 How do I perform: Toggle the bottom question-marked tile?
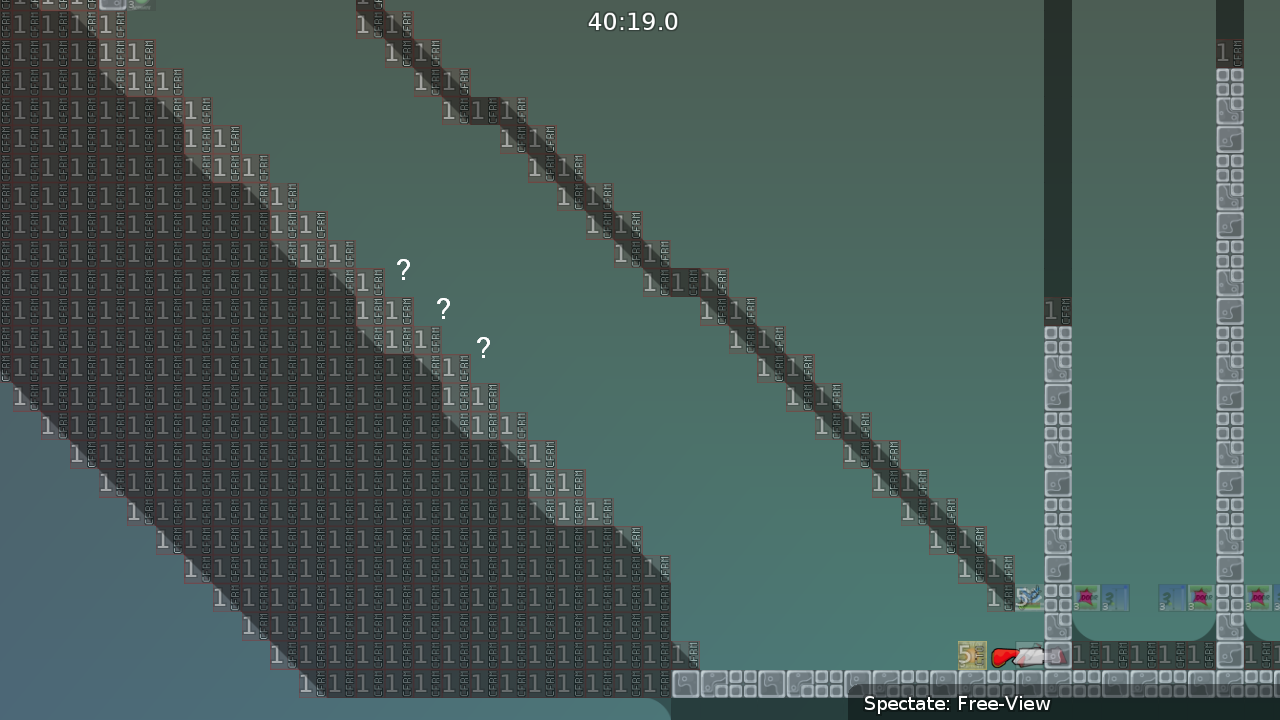click(x=483, y=348)
